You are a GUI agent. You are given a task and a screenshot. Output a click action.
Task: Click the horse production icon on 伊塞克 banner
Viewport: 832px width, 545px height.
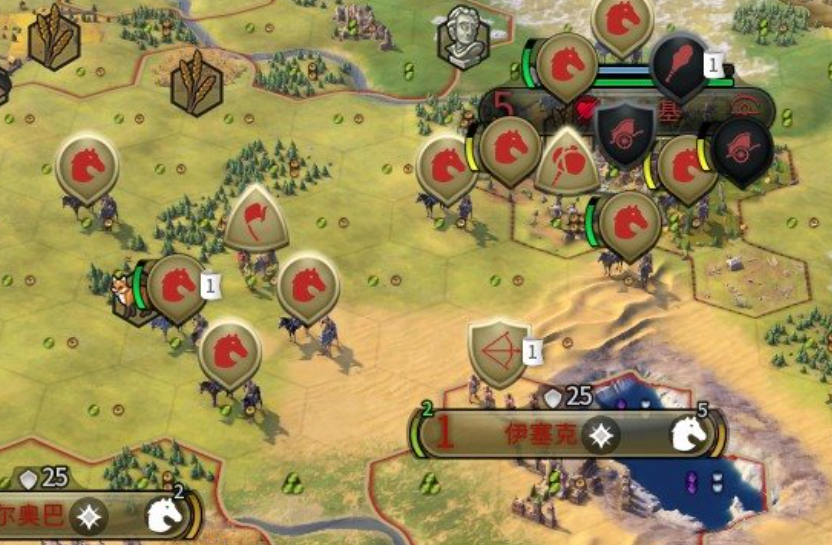point(689,433)
